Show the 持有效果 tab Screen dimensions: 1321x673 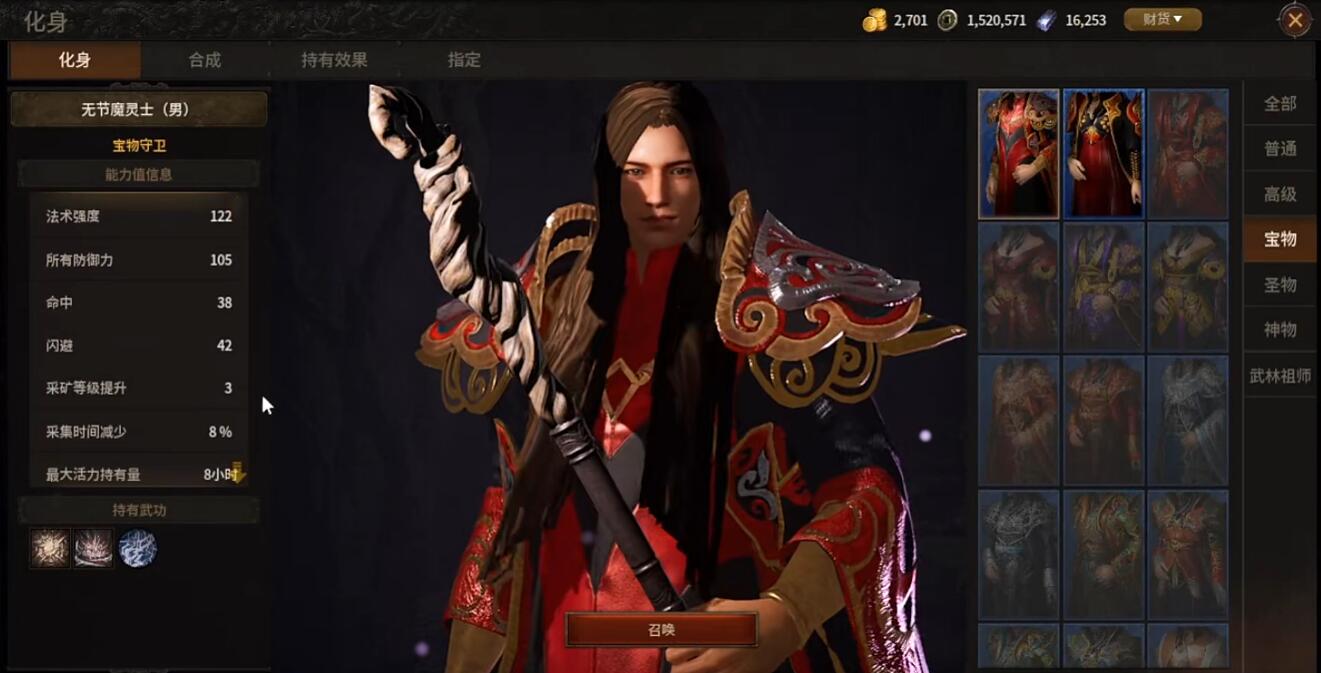tap(334, 60)
